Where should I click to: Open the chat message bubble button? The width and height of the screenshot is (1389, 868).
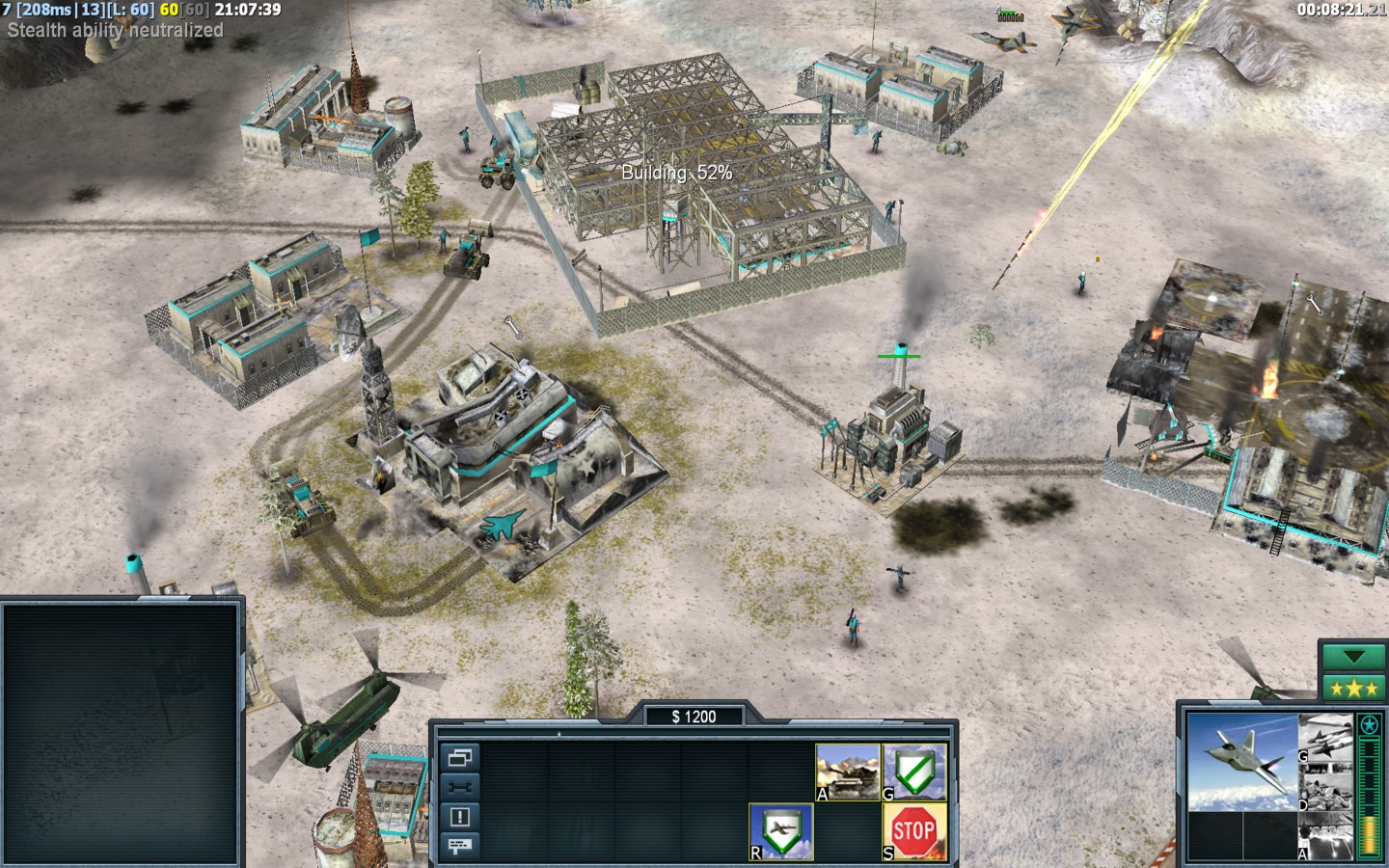[459, 846]
